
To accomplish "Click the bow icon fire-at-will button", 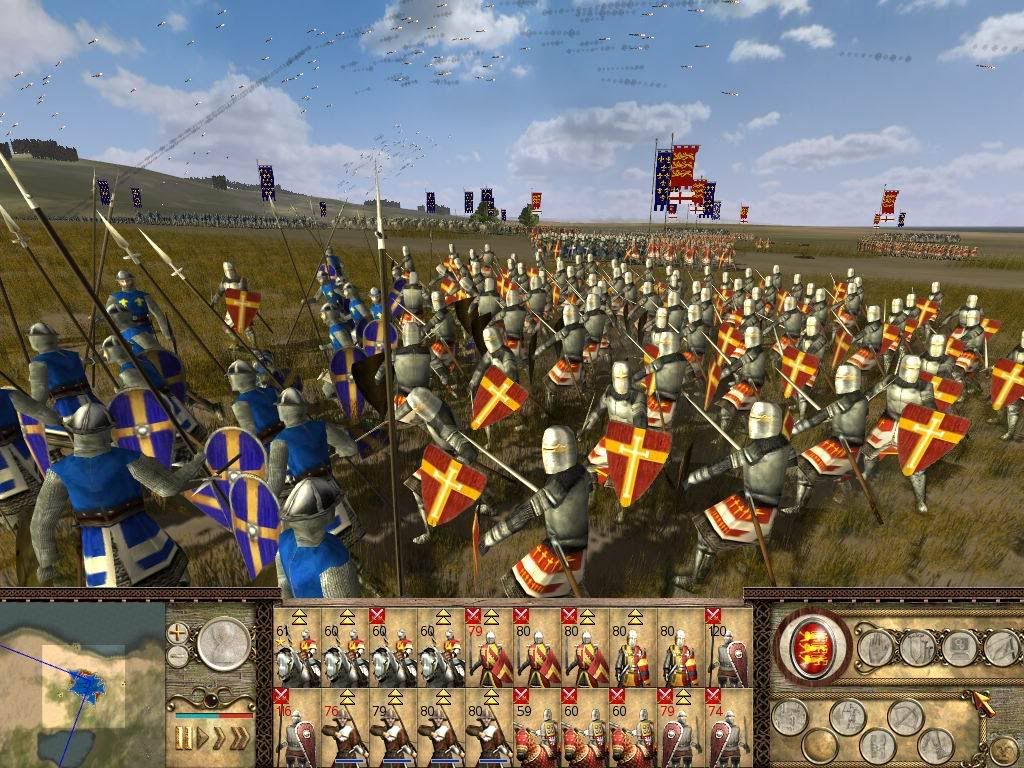I will click(x=905, y=716).
